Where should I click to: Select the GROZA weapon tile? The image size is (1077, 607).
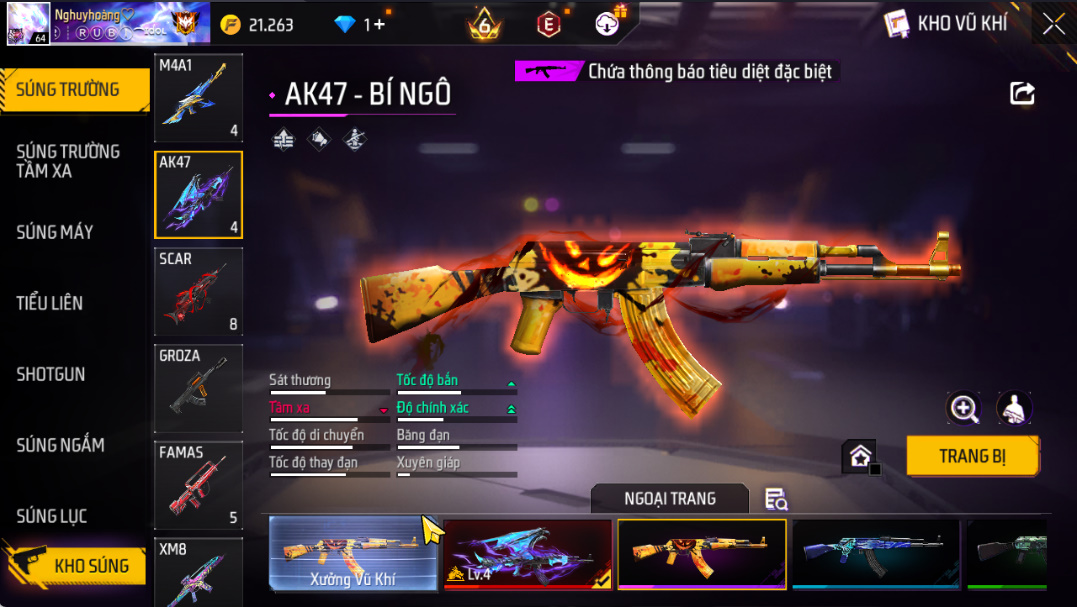click(198, 388)
